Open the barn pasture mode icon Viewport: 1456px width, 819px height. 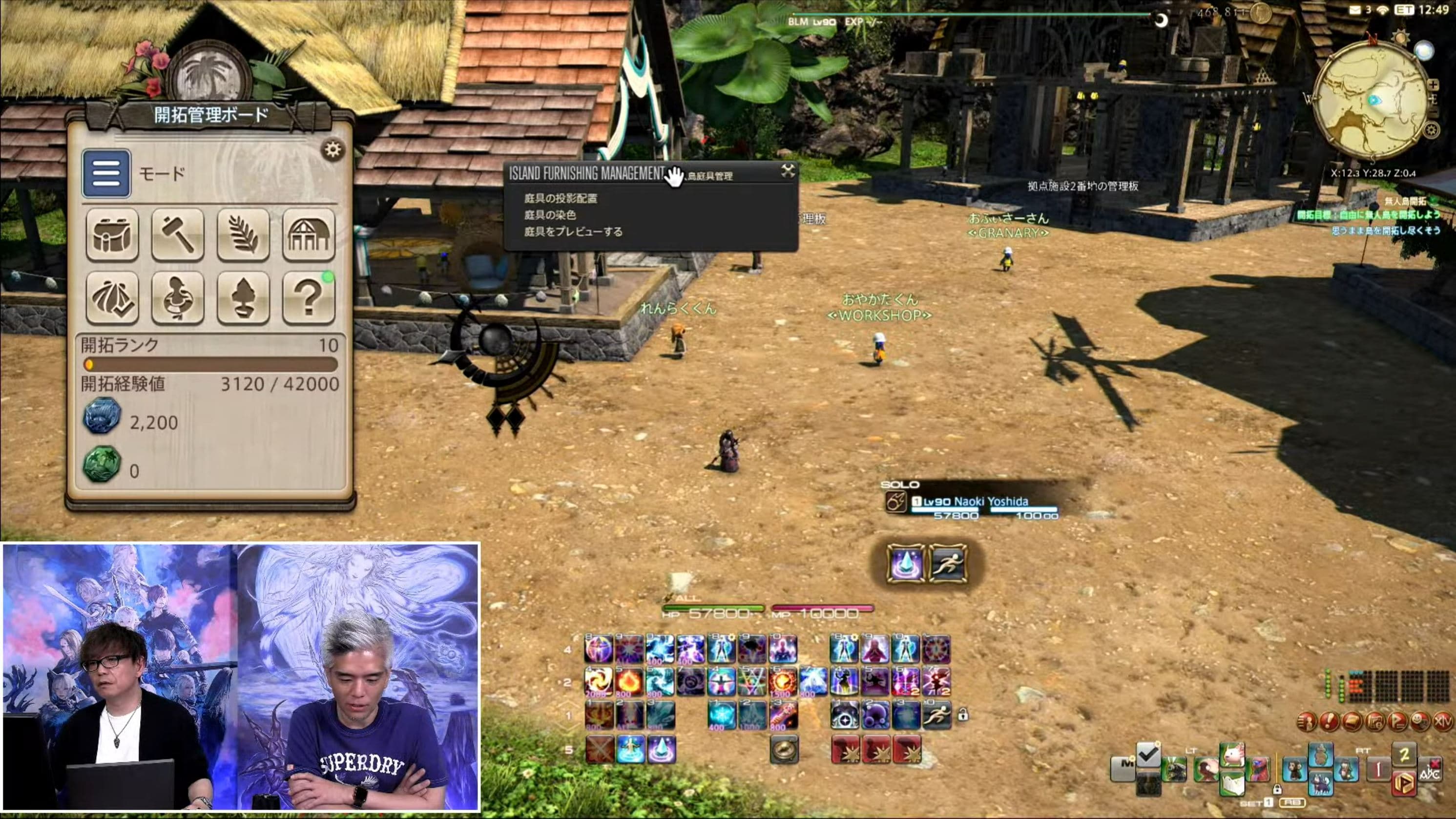(309, 234)
